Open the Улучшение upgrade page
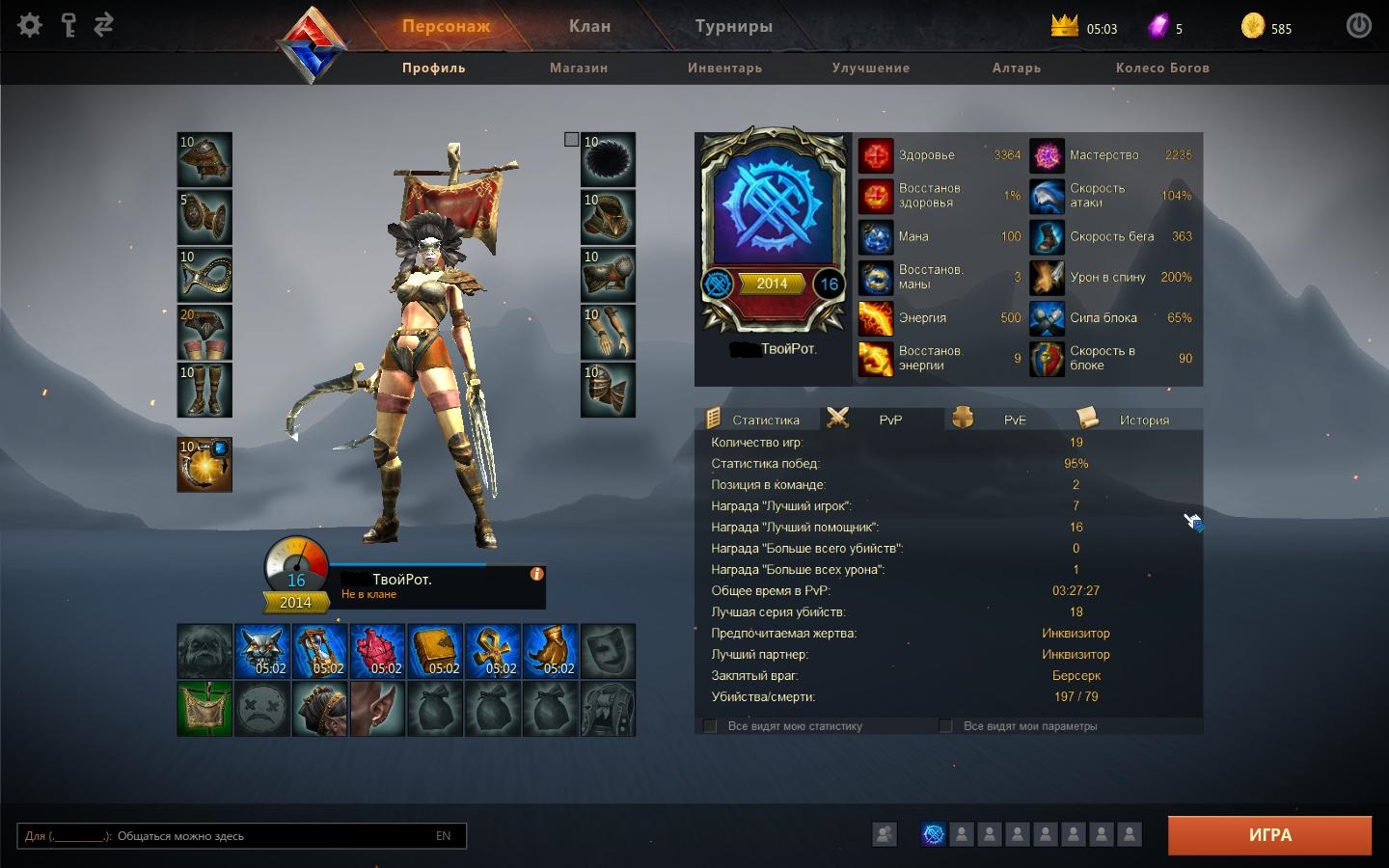 870,68
